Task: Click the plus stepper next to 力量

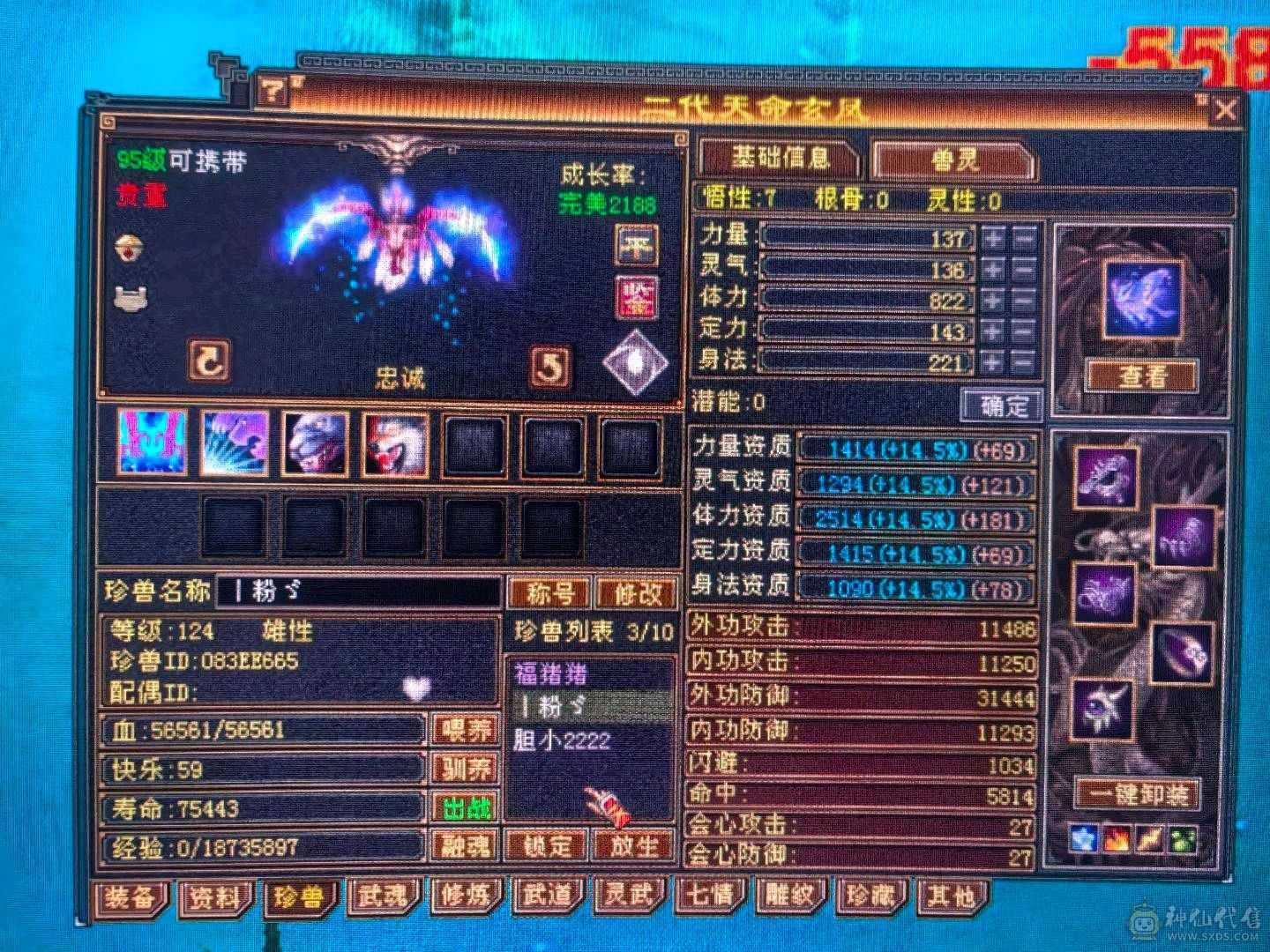Action: [994, 236]
